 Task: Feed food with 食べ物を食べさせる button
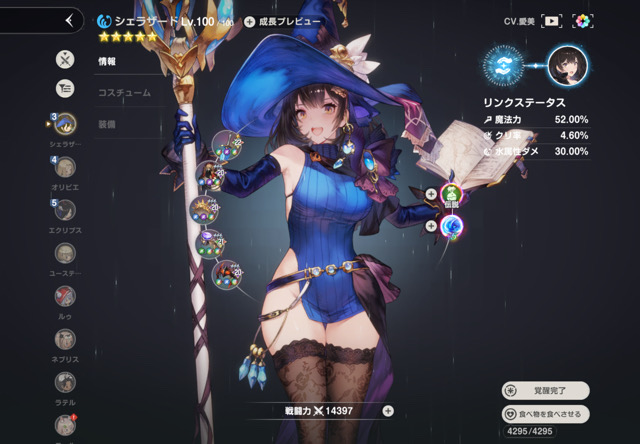(546, 413)
